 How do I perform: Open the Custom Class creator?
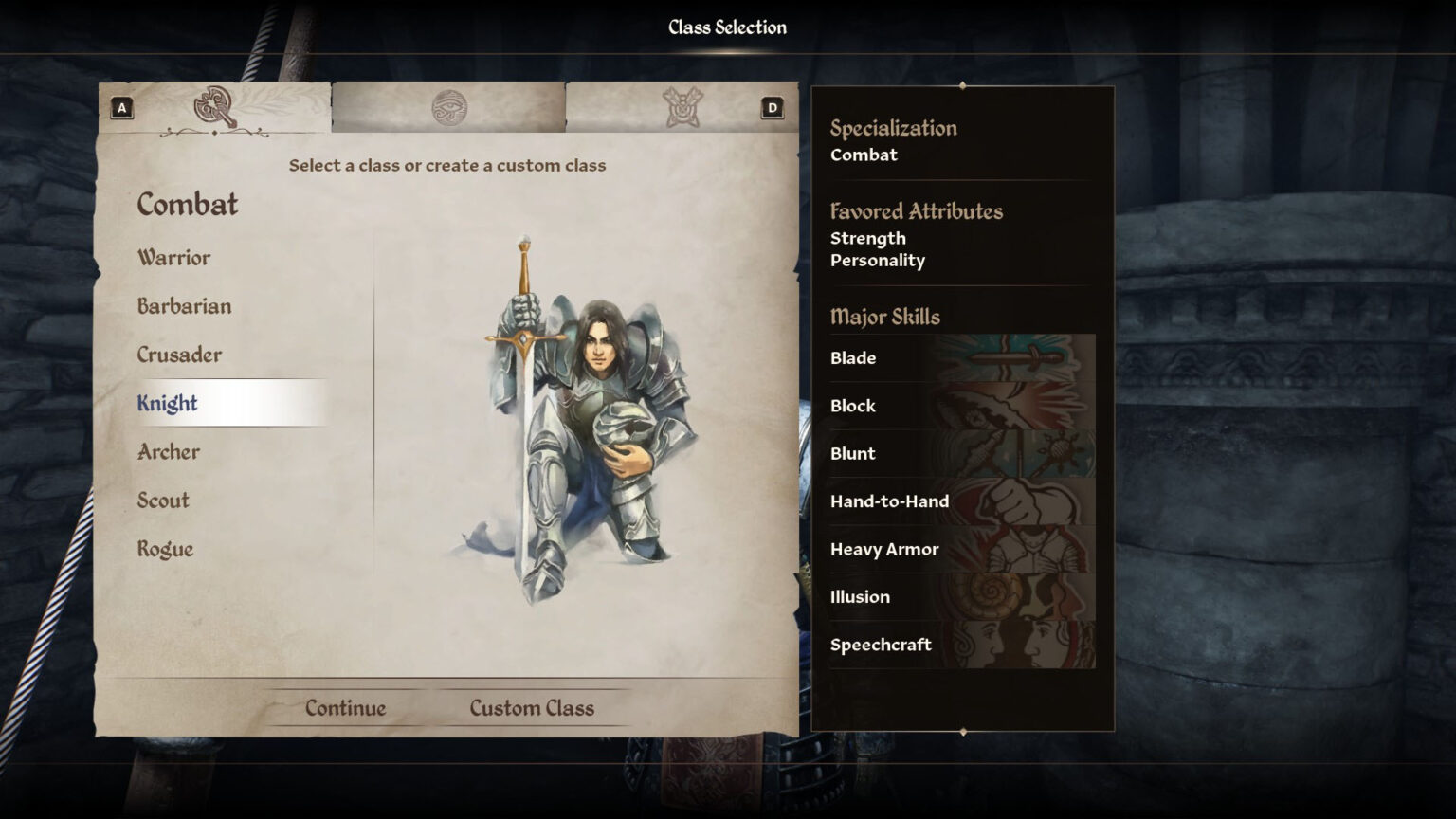click(531, 707)
